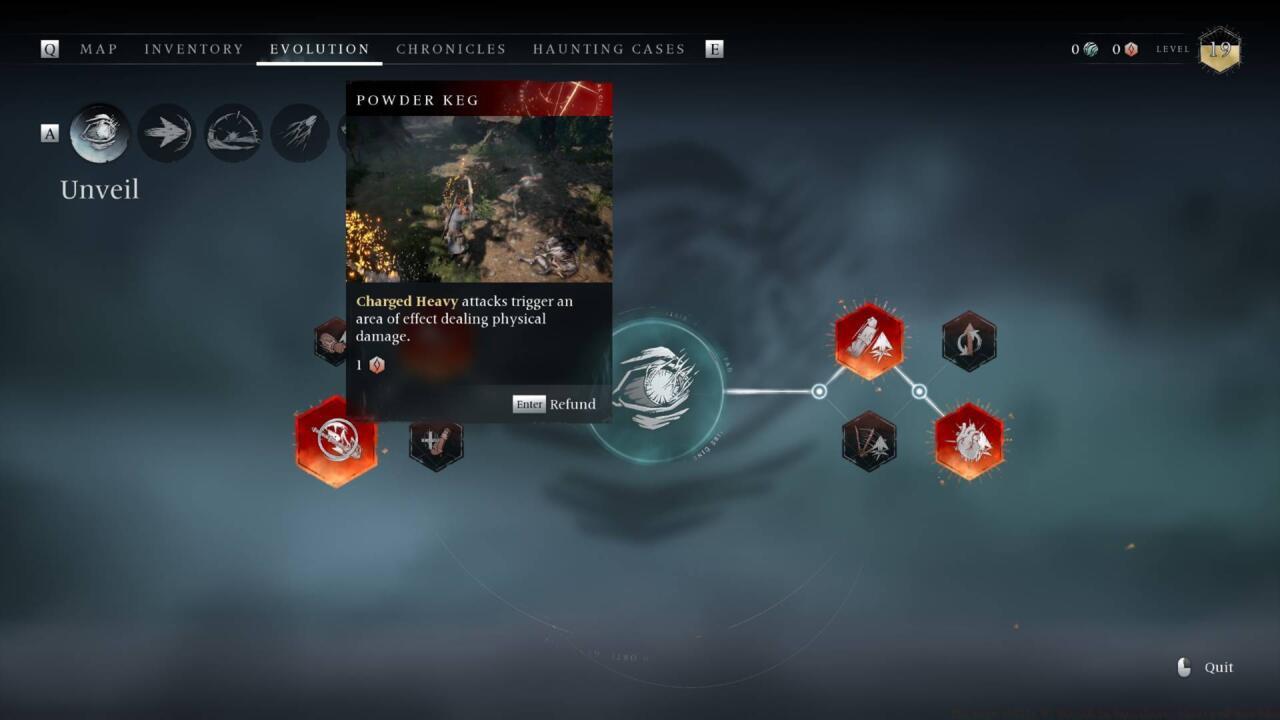Select the unlocked red hexagonal skill near the lower left

pyautogui.click(x=336, y=441)
